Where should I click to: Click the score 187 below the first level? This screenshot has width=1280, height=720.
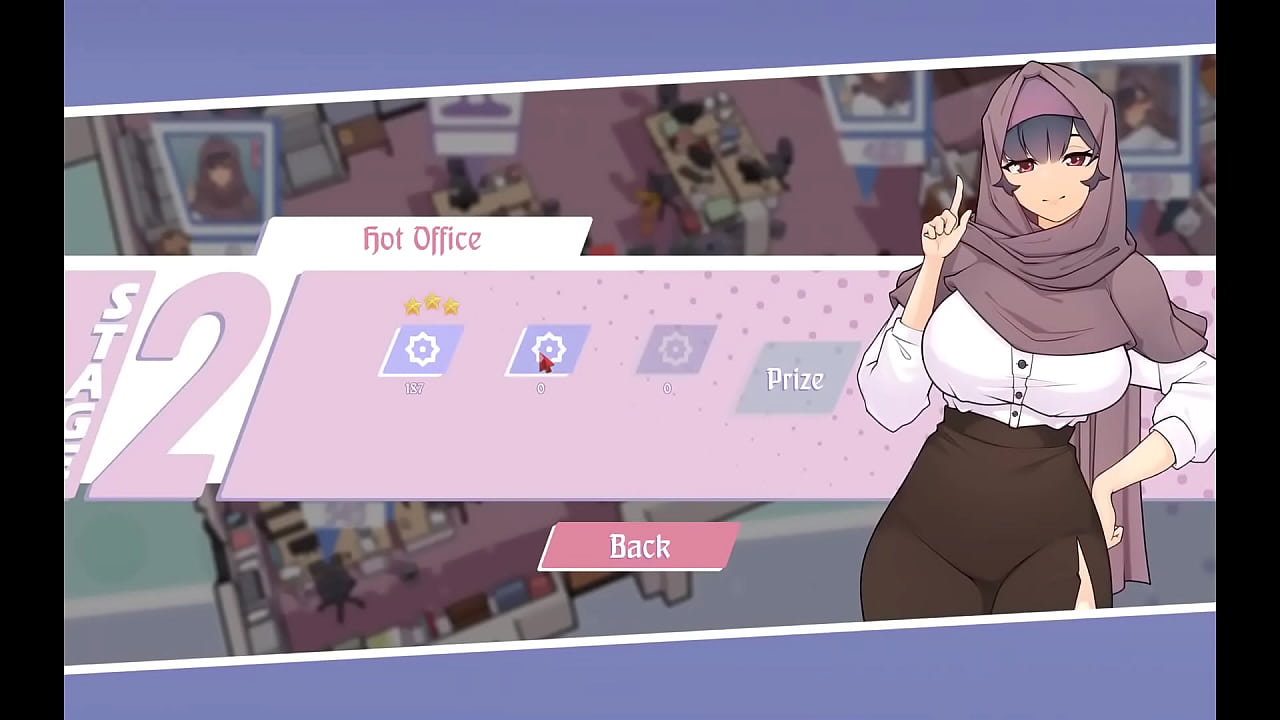(416, 390)
